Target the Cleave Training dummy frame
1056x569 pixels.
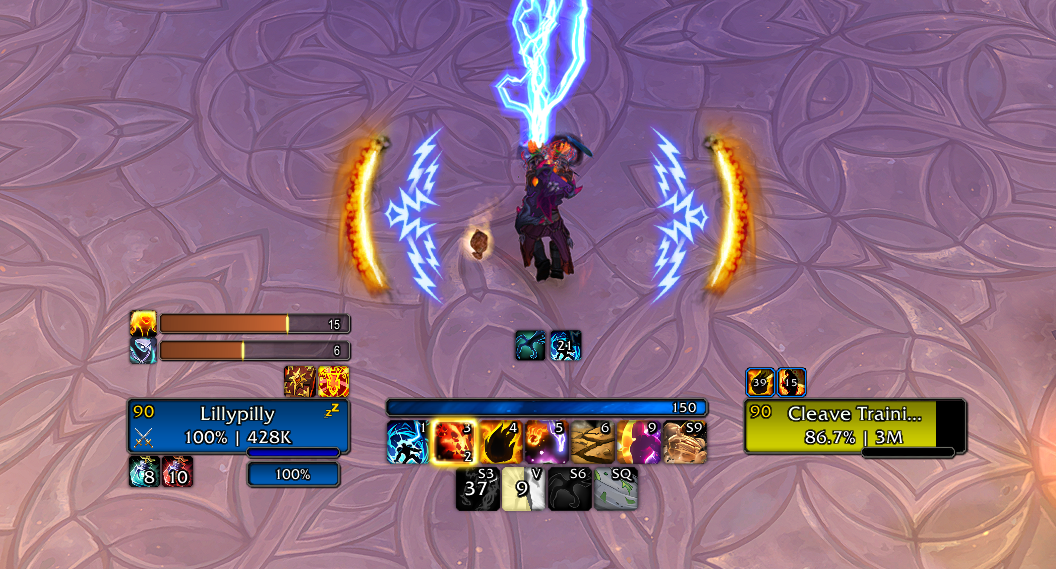point(855,426)
